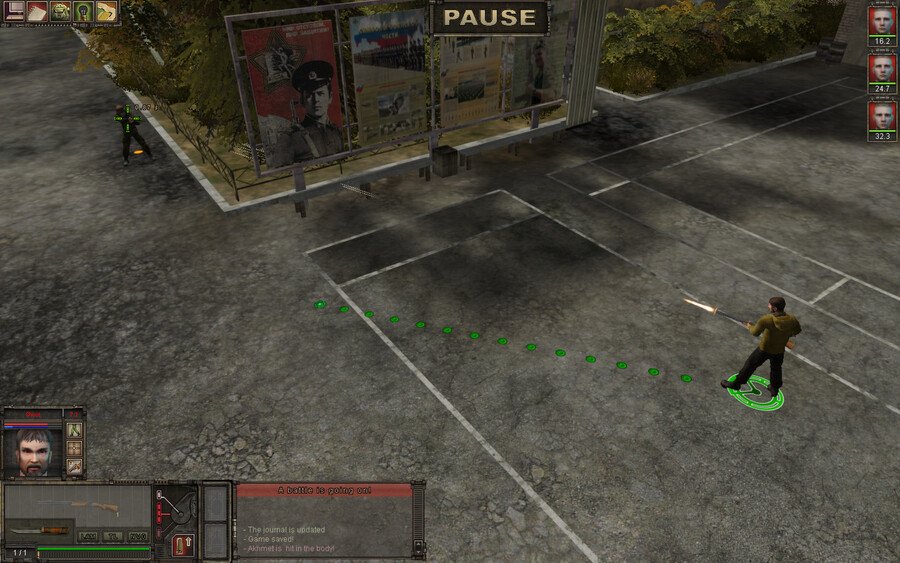This screenshot has height=563, width=900.
Task: Open the folded map icon
Action: 106,11
